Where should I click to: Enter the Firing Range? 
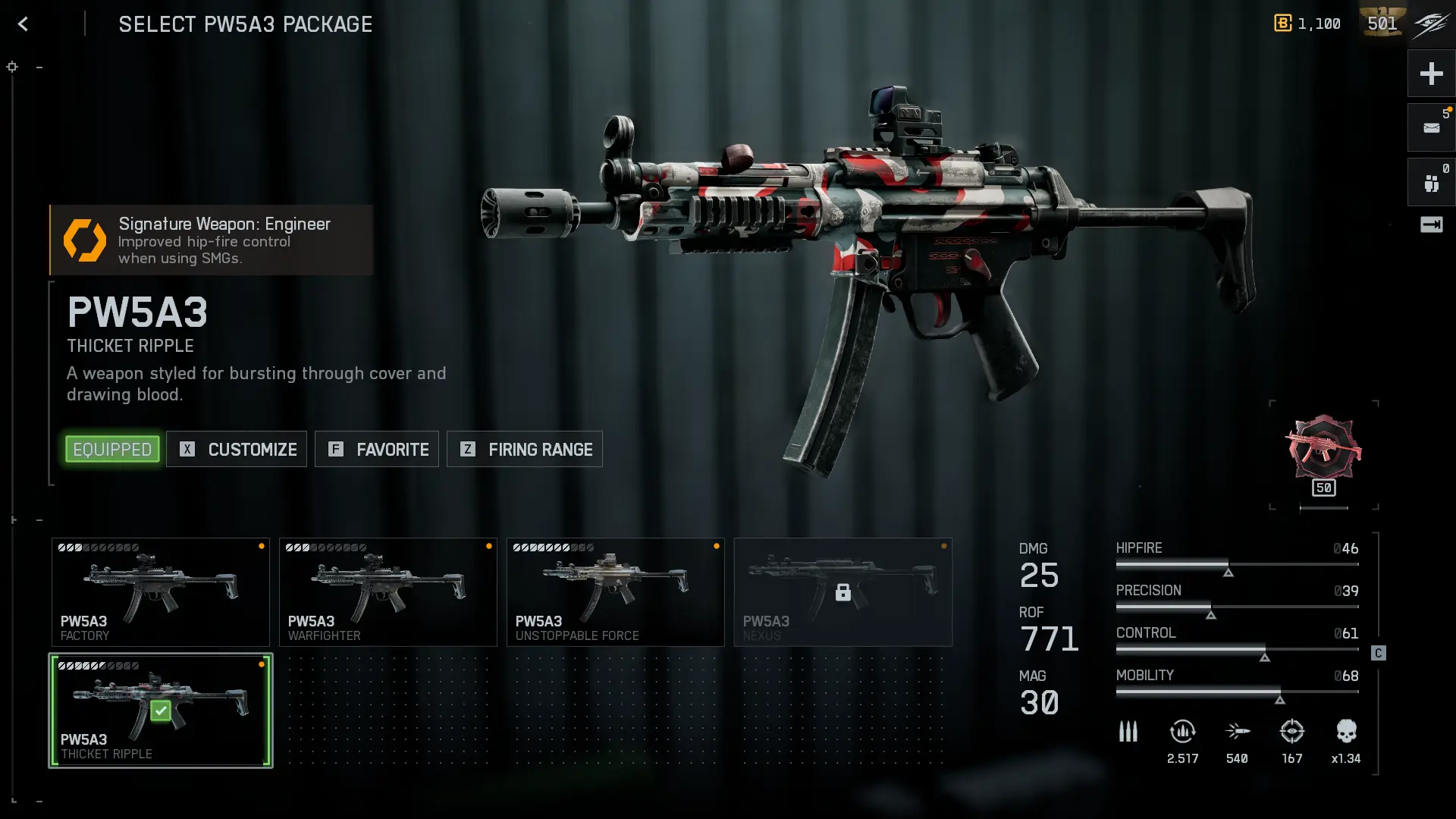pyautogui.click(x=525, y=449)
